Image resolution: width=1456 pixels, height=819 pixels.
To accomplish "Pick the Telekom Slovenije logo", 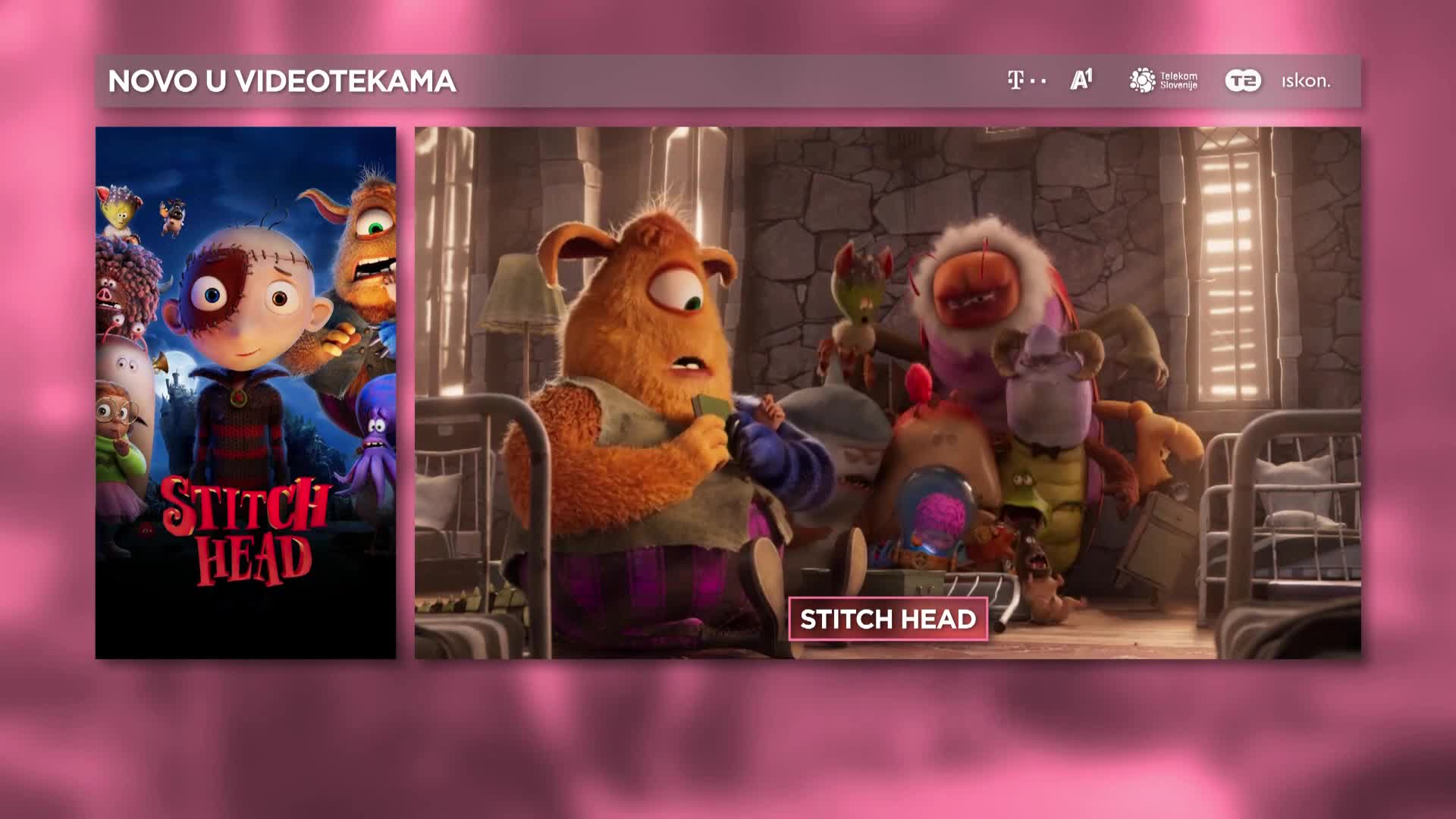I will pyautogui.click(x=1163, y=80).
